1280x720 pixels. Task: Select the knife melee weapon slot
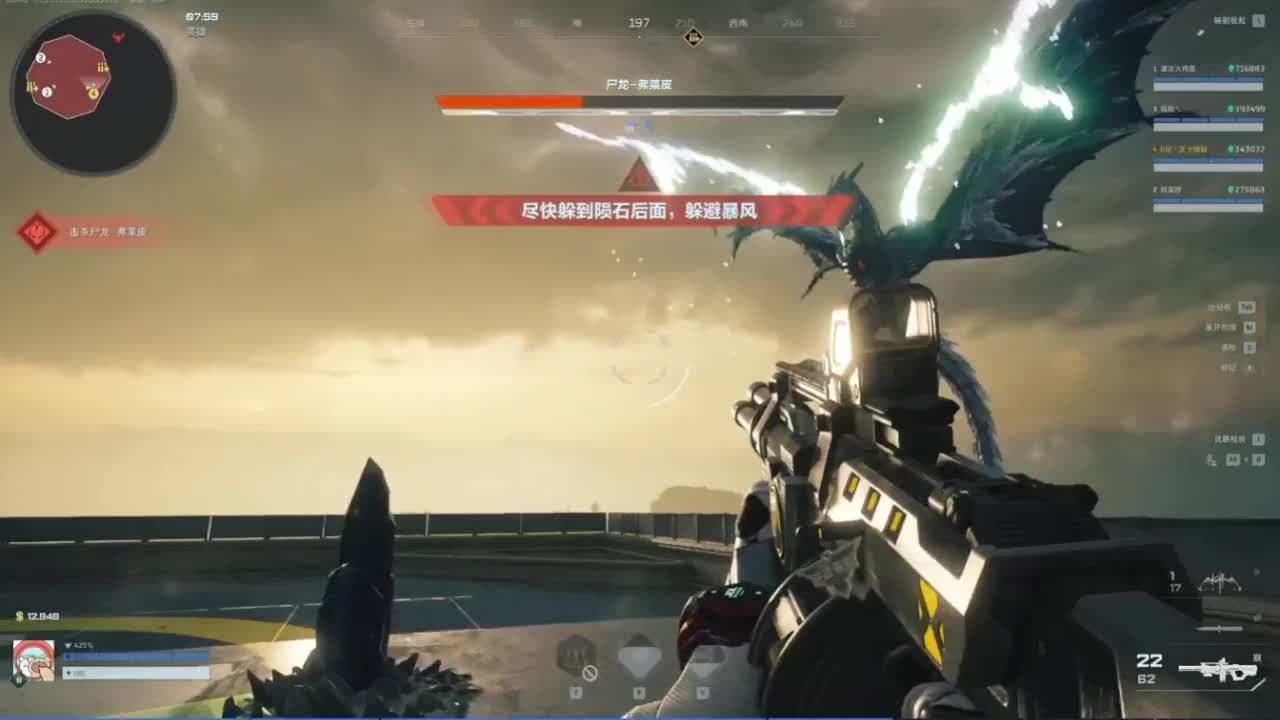coord(1220,628)
